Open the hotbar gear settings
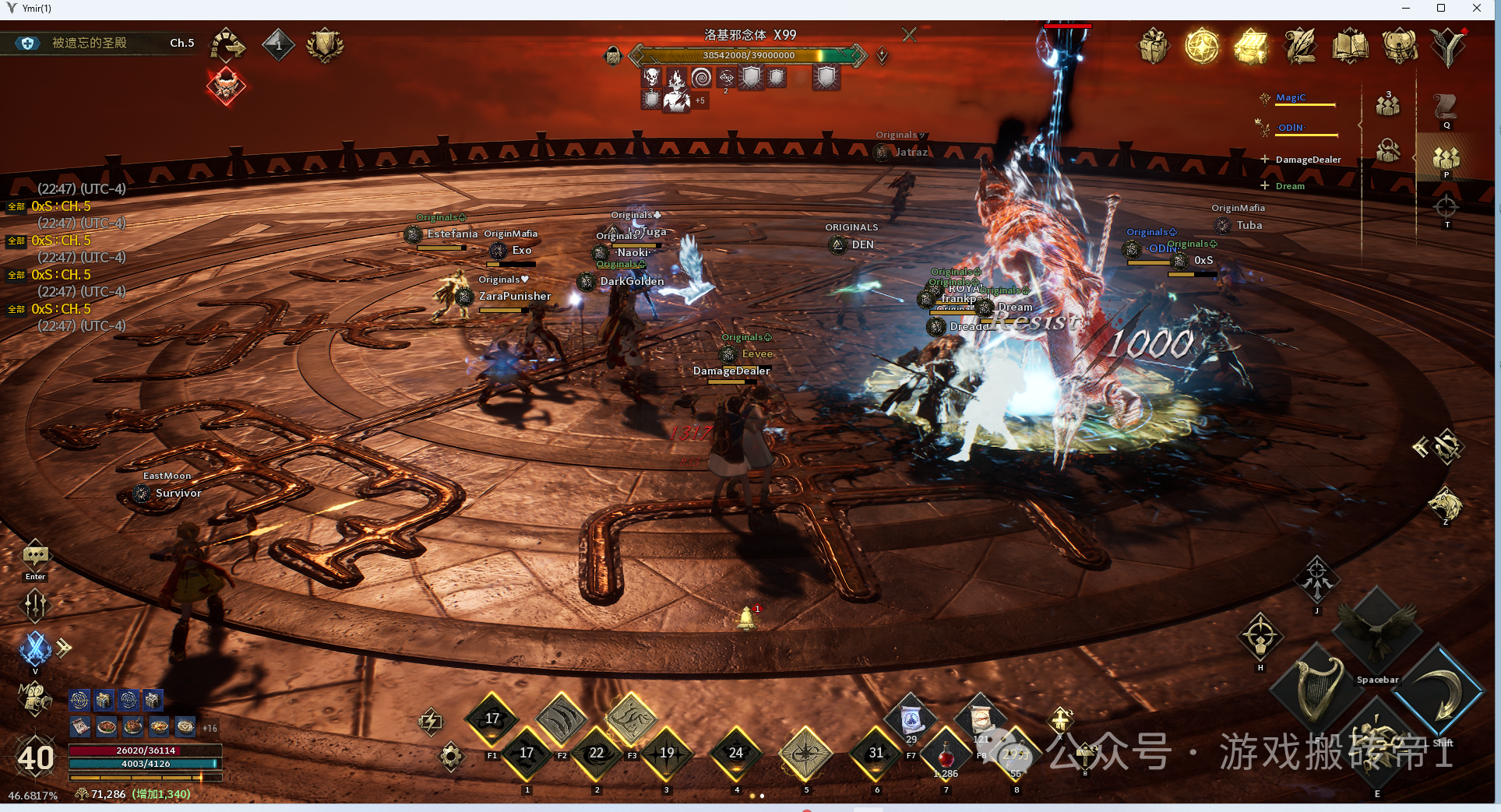Image resolution: width=1501 pixels, height=812 pixels. click(x=451, y=756)
